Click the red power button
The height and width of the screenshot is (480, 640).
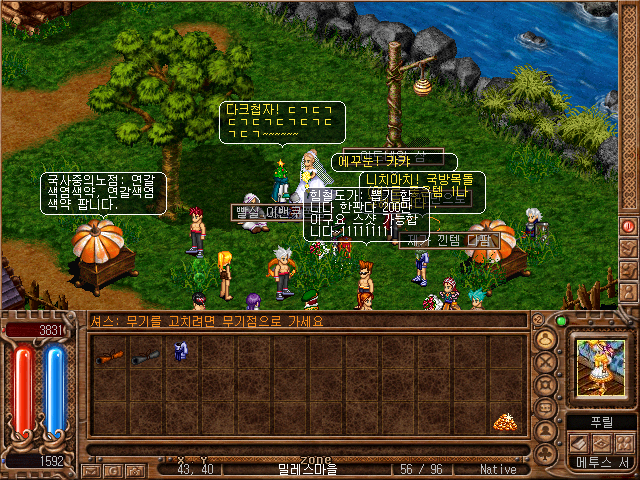pyautogui.click(x=628, y=227)
